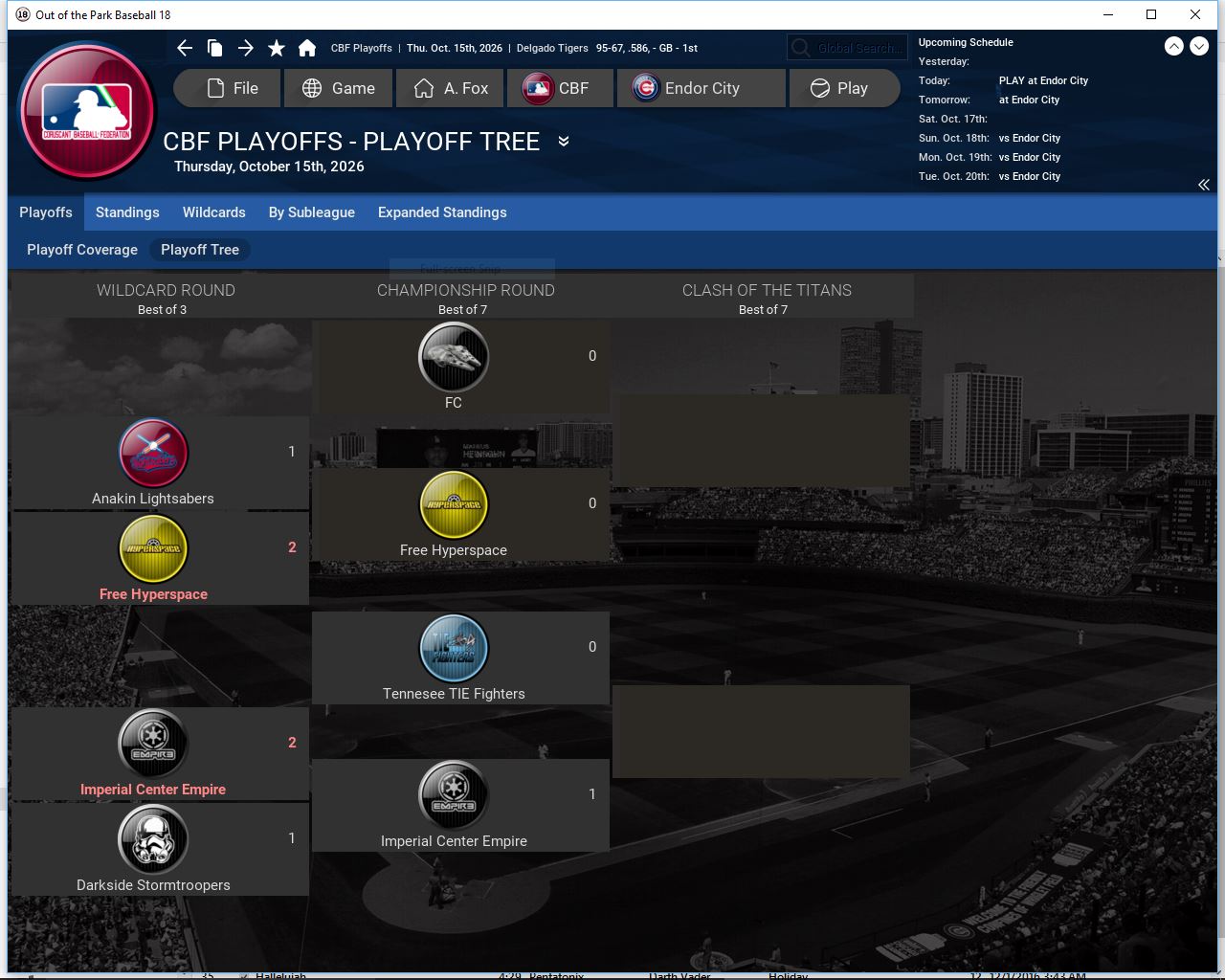This screenshot has width=1225, height=980.
Task: Switch to the Standings tab
Action: pyautogui.click(x=127, y=212)
